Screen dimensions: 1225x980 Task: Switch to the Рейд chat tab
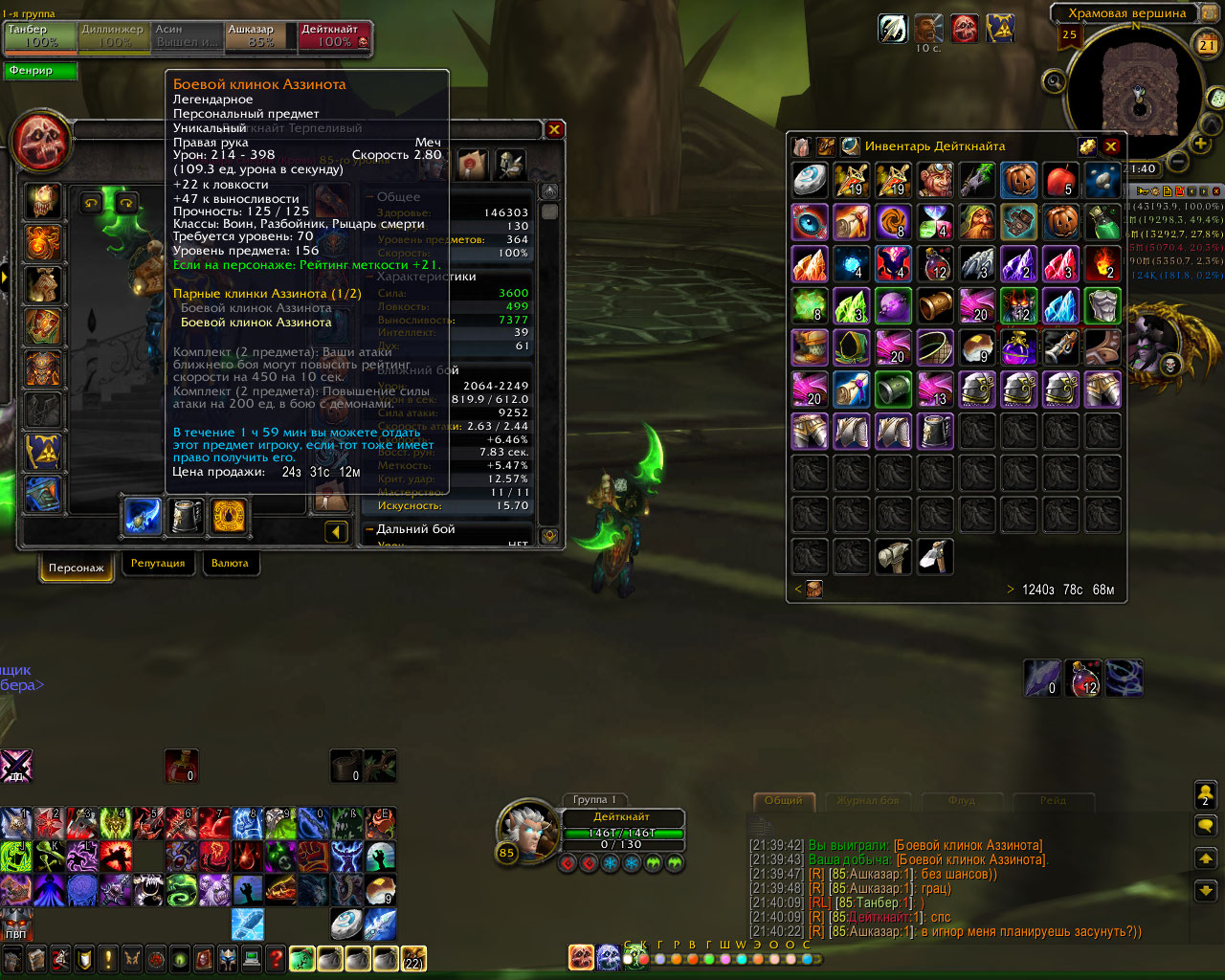tap(1053, 801)
